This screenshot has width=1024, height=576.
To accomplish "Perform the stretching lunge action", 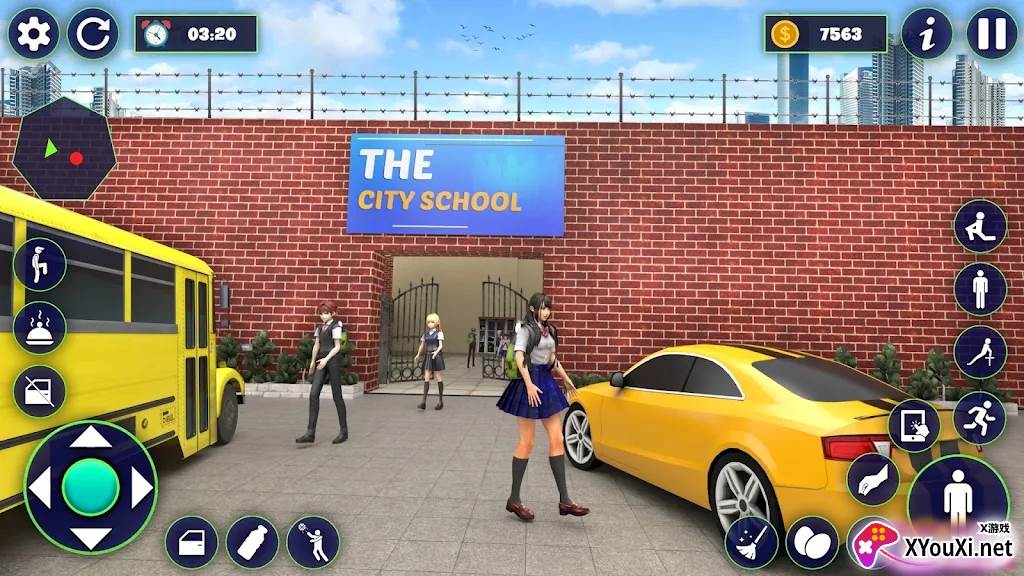I will click(980, 352).
